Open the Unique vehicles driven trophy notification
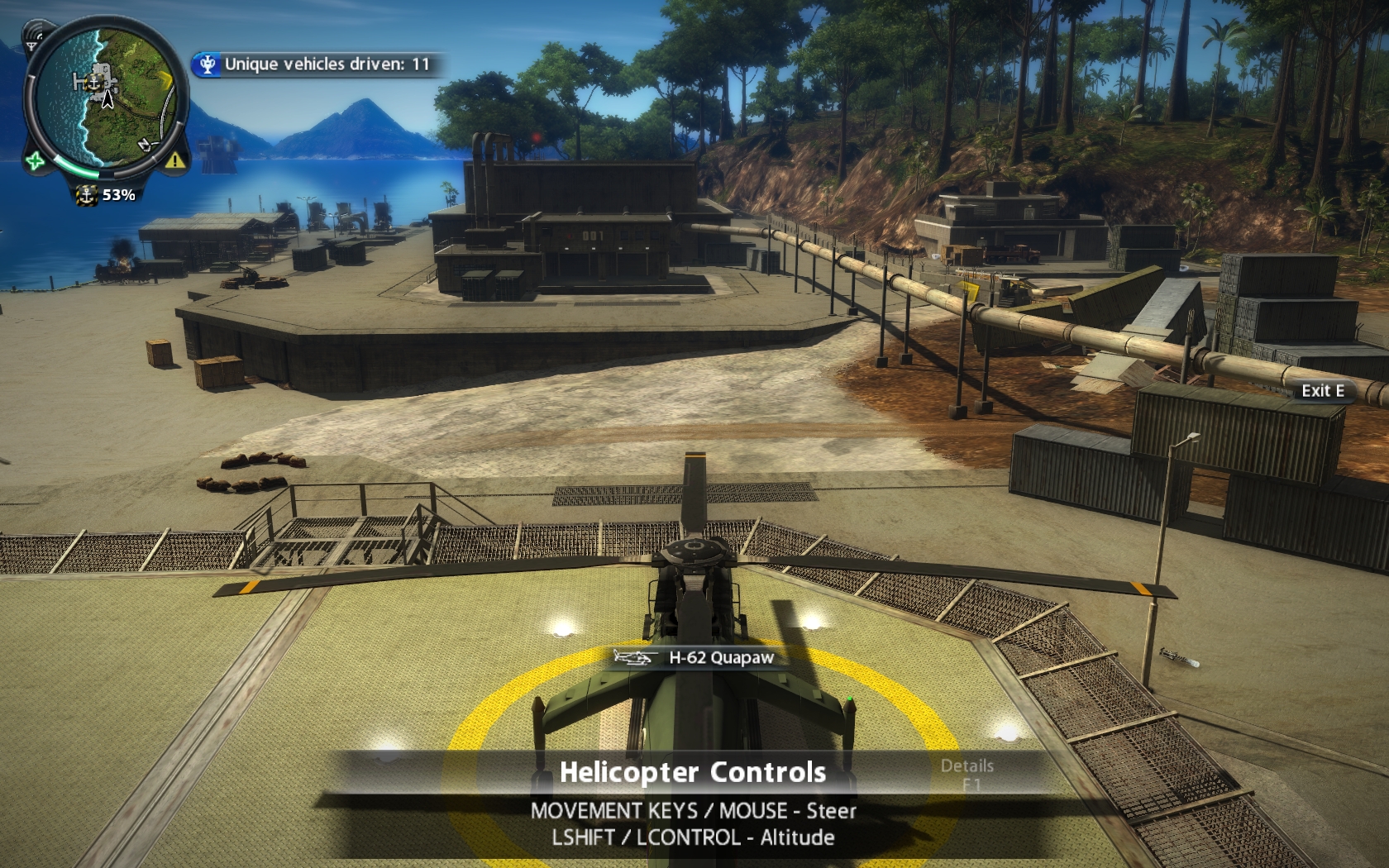 click(318, 64)
